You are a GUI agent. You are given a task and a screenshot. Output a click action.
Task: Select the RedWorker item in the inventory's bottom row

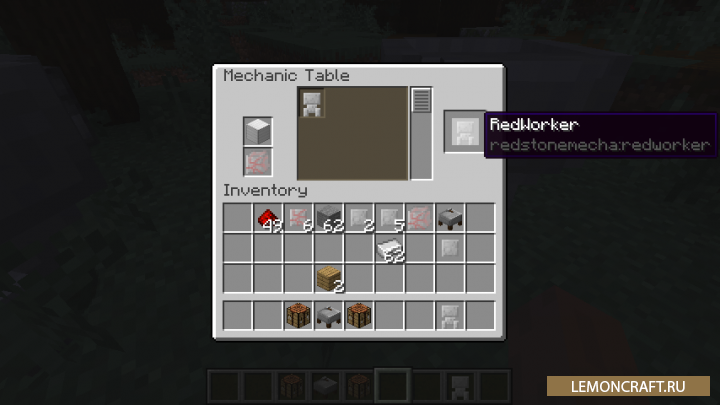pos(450,315)
